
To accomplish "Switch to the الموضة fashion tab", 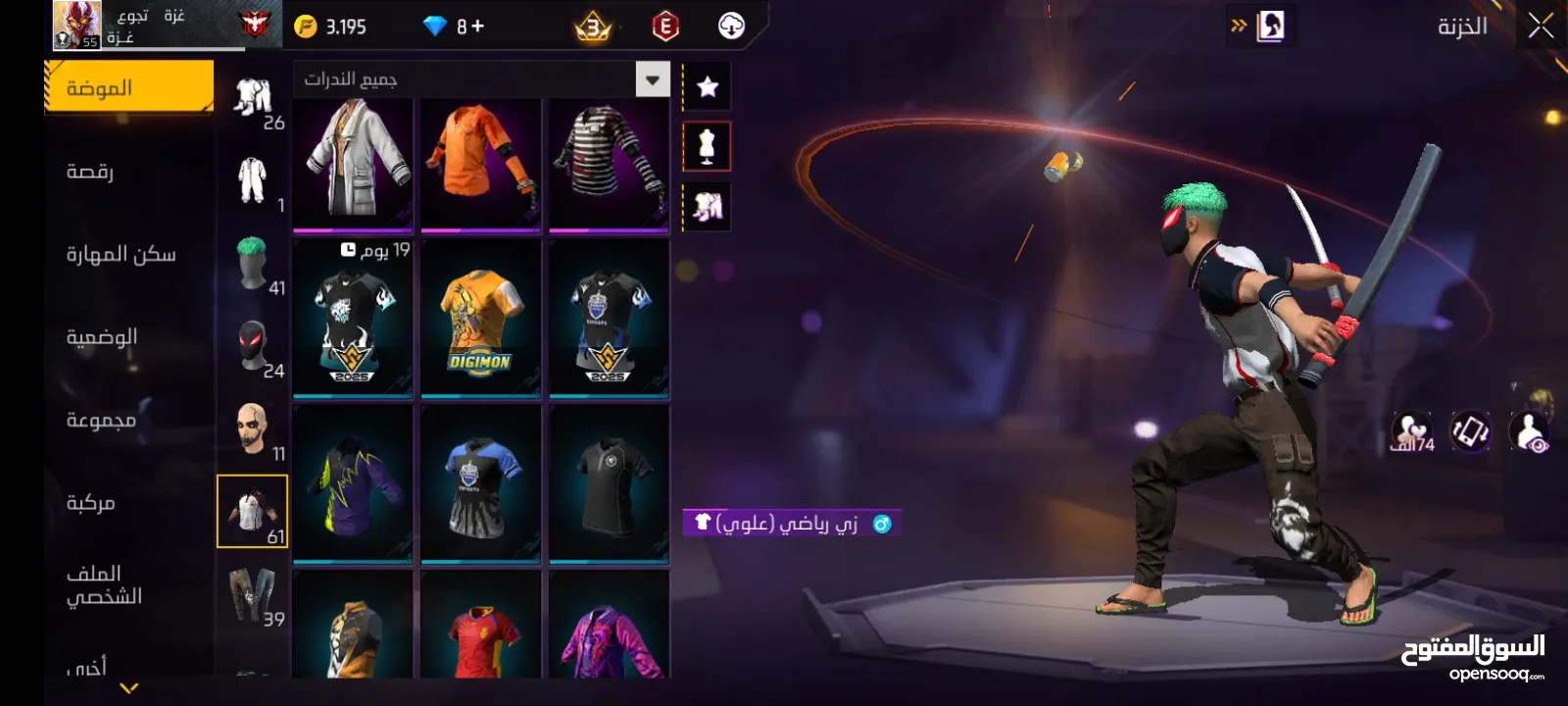I will (128, 88).
